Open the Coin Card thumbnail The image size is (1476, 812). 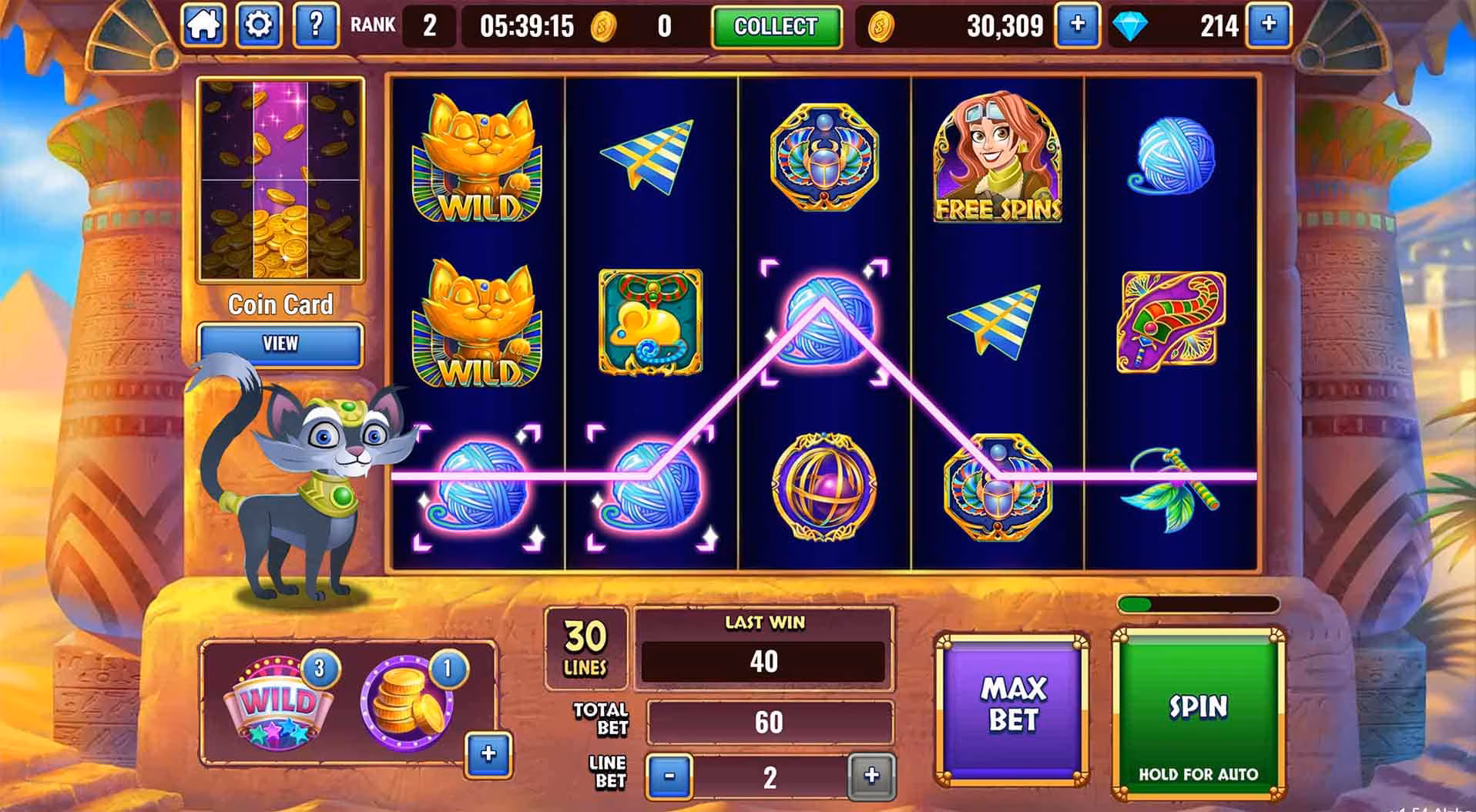coord(280,180)
